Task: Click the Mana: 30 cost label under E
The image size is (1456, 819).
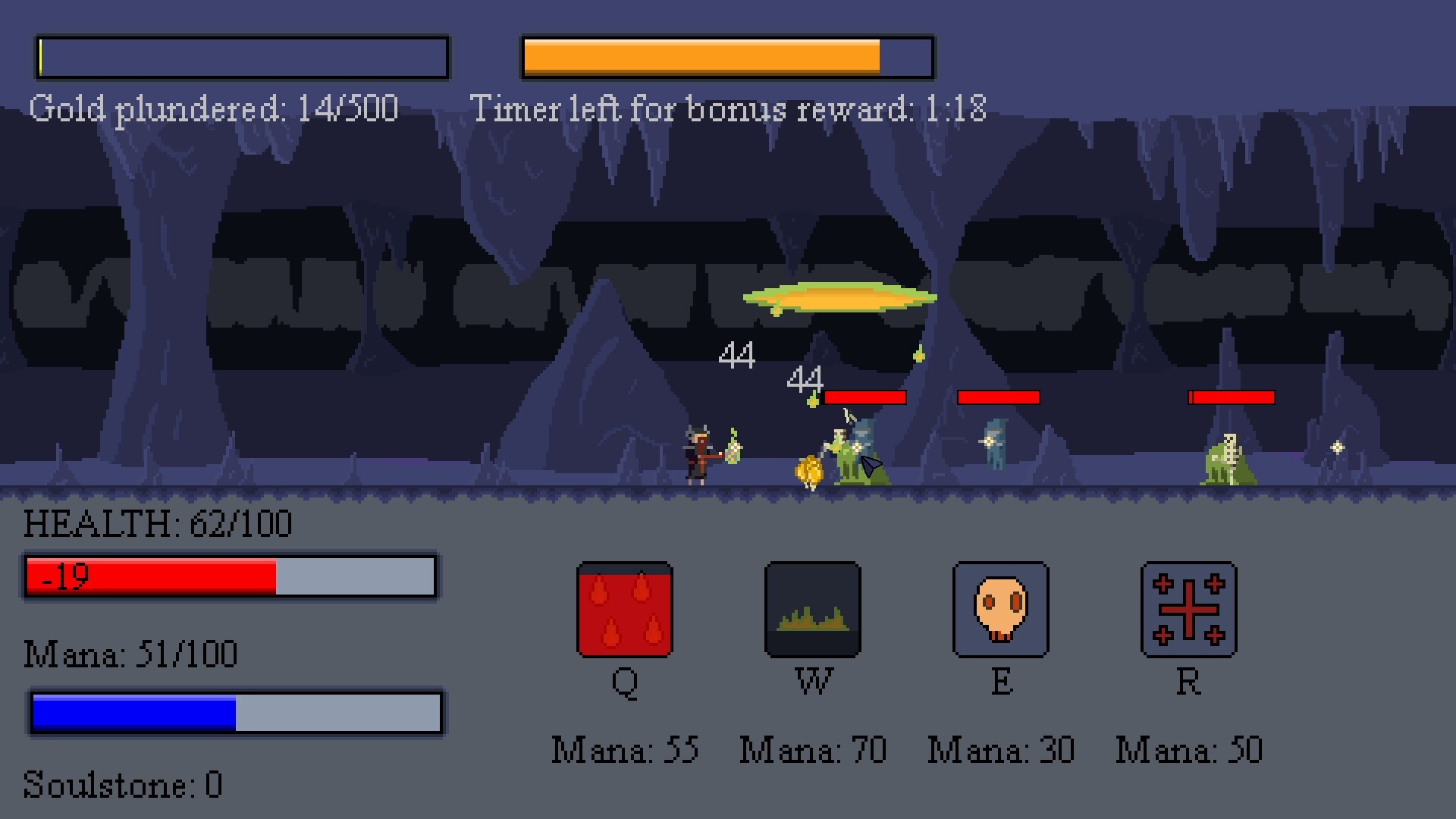Action: 1001,749
